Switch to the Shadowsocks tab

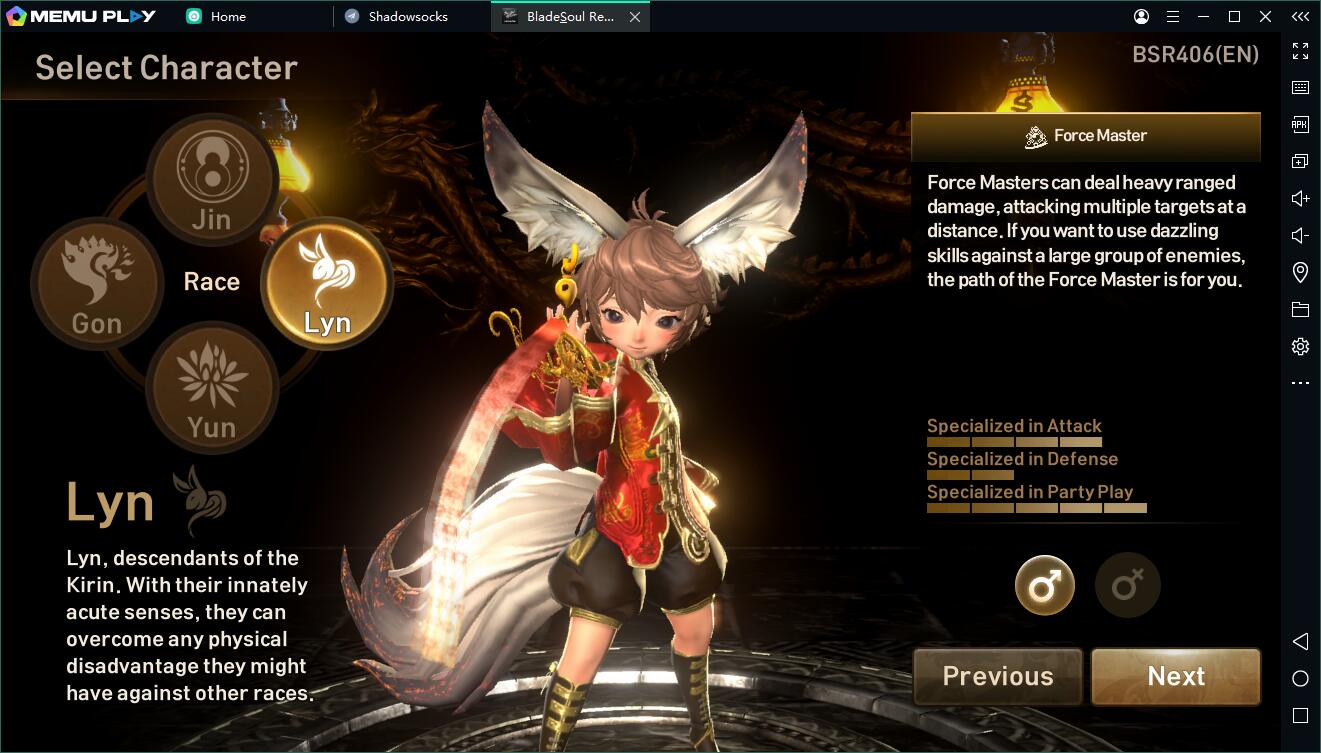(408, 17)
